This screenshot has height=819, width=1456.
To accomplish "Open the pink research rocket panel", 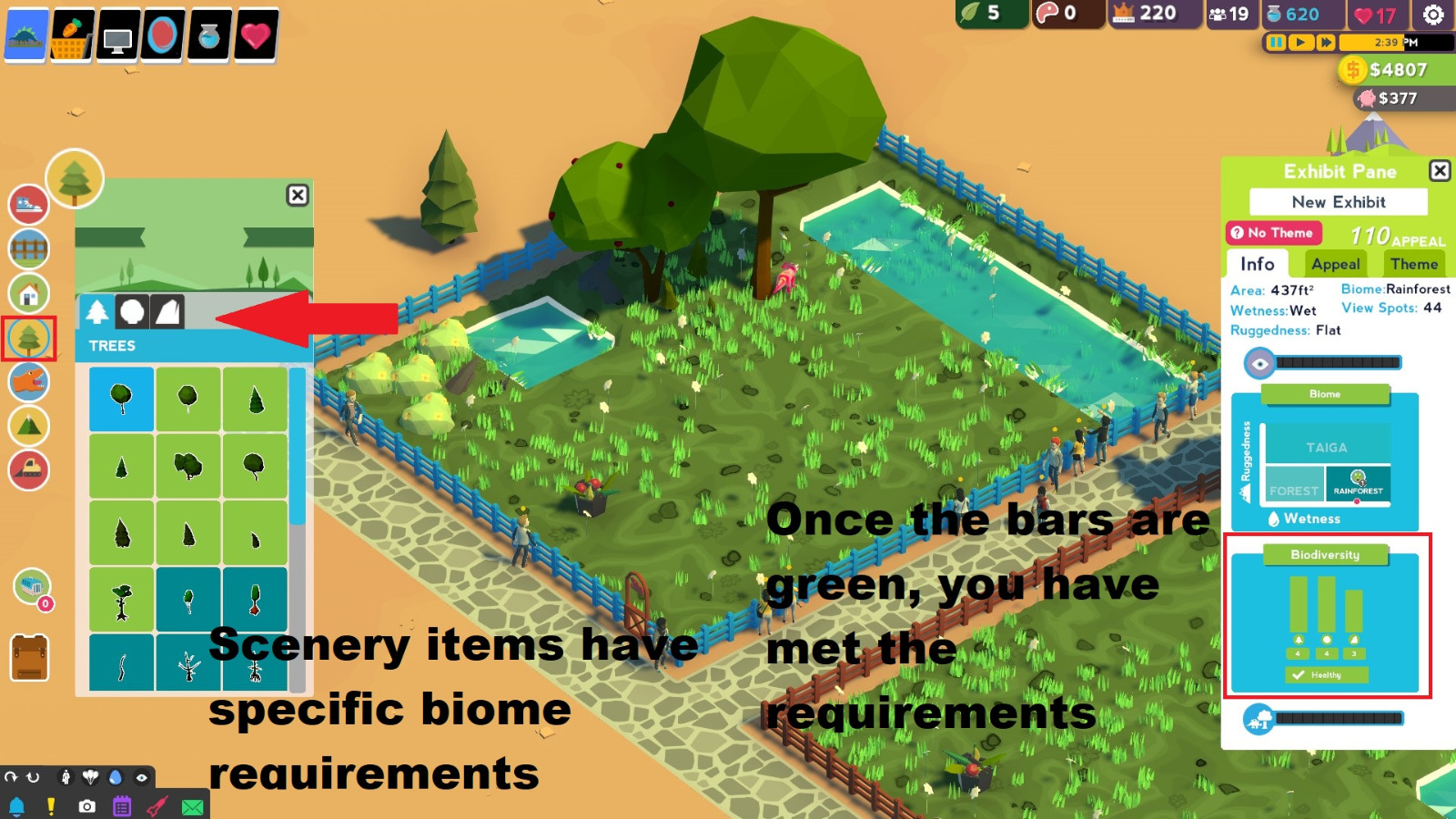I will (x=156, y=804).
